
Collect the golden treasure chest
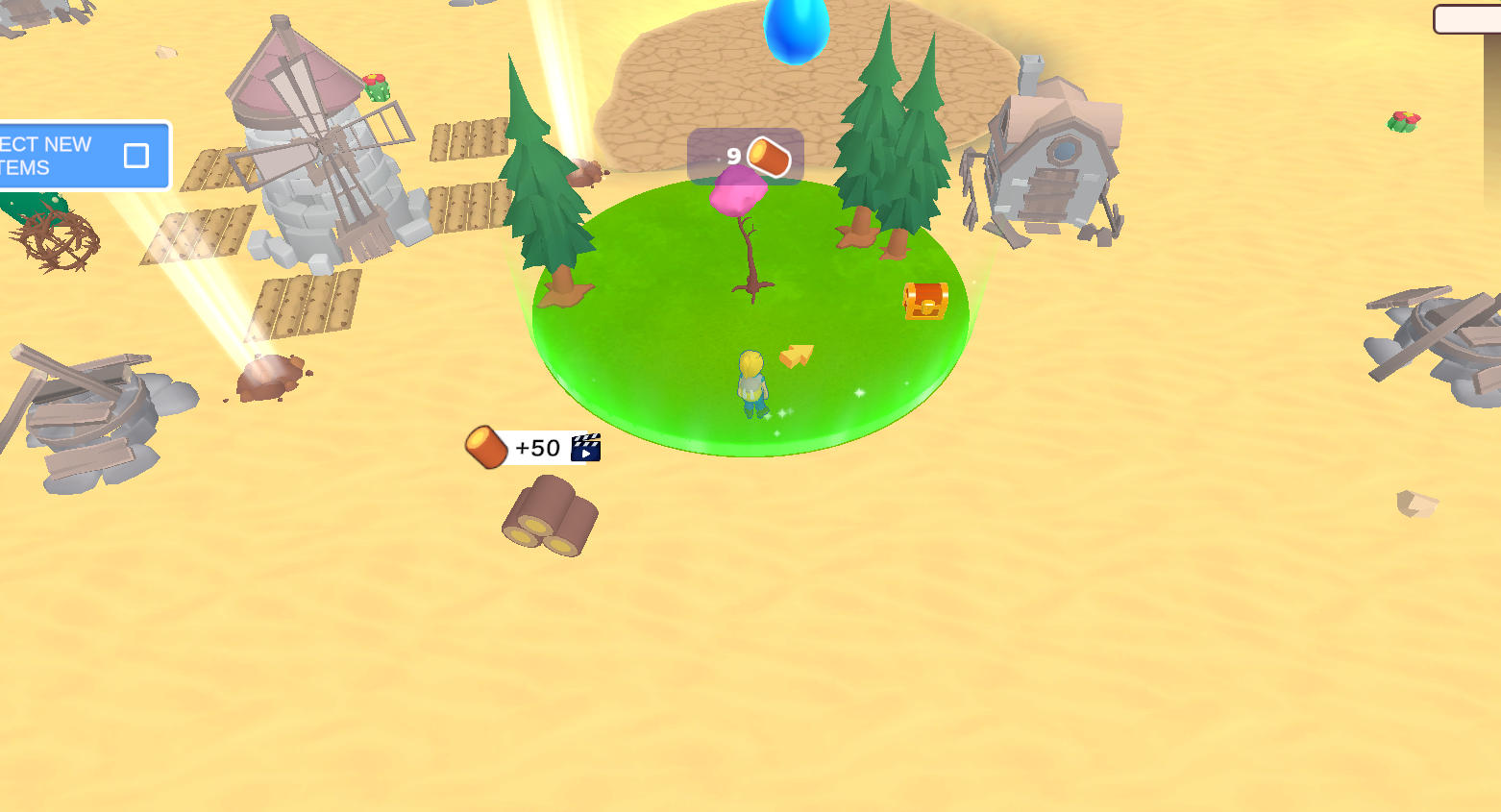coord(925,299)
